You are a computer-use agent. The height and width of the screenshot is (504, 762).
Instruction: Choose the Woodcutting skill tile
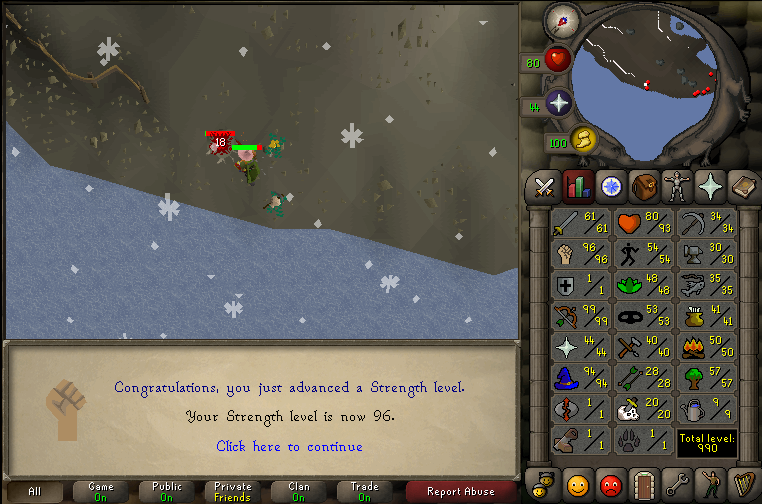tap(706, 379)
